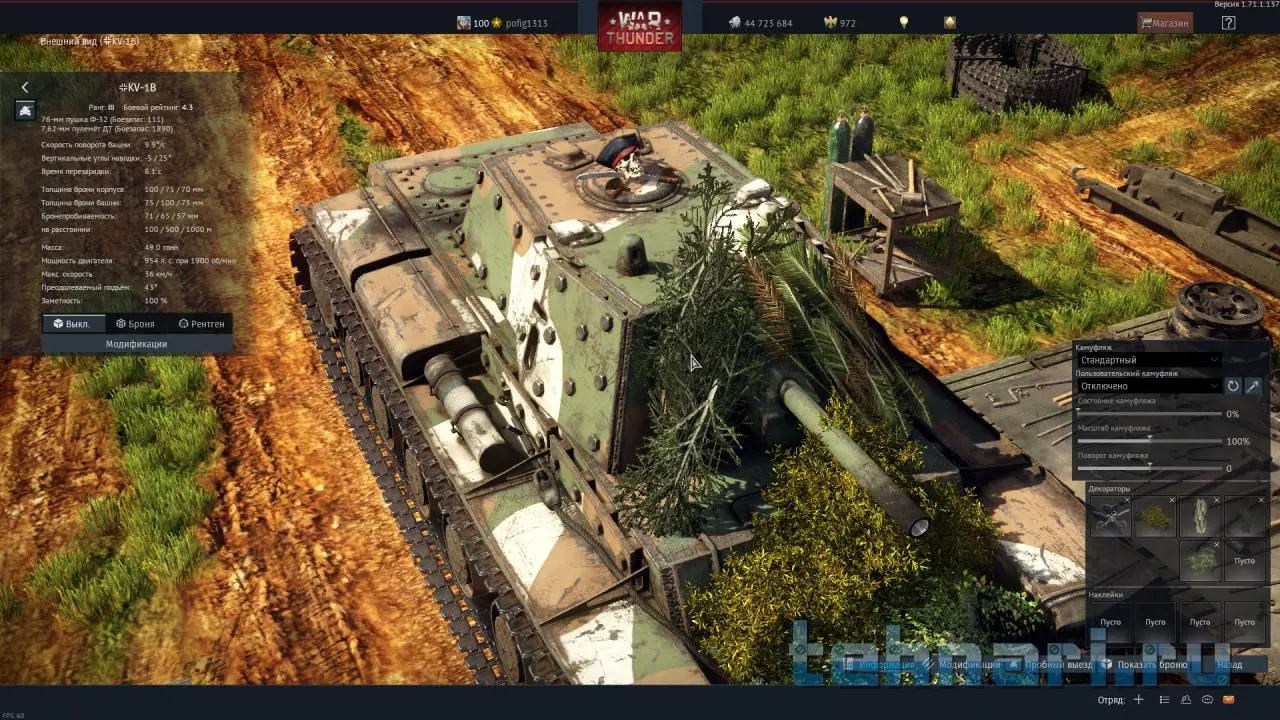Click the question mark help button
Screen dimensions: 1280x720
(1228, 23)
